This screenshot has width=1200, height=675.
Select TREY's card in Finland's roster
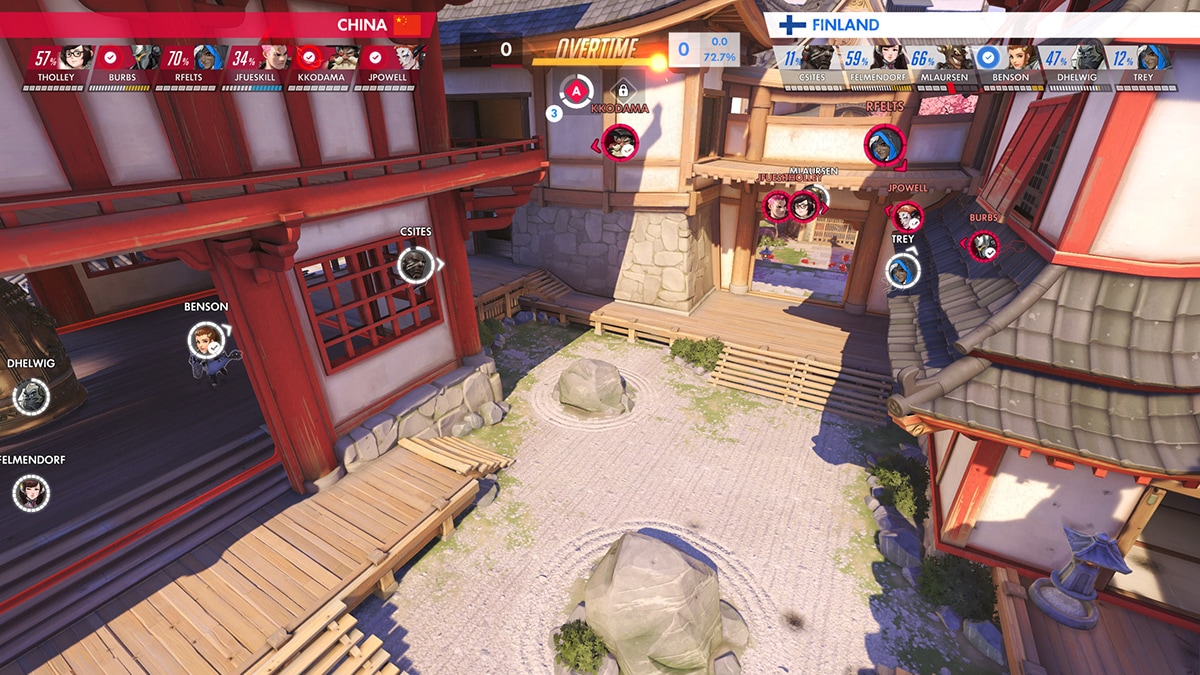(x=1143, y=66)
